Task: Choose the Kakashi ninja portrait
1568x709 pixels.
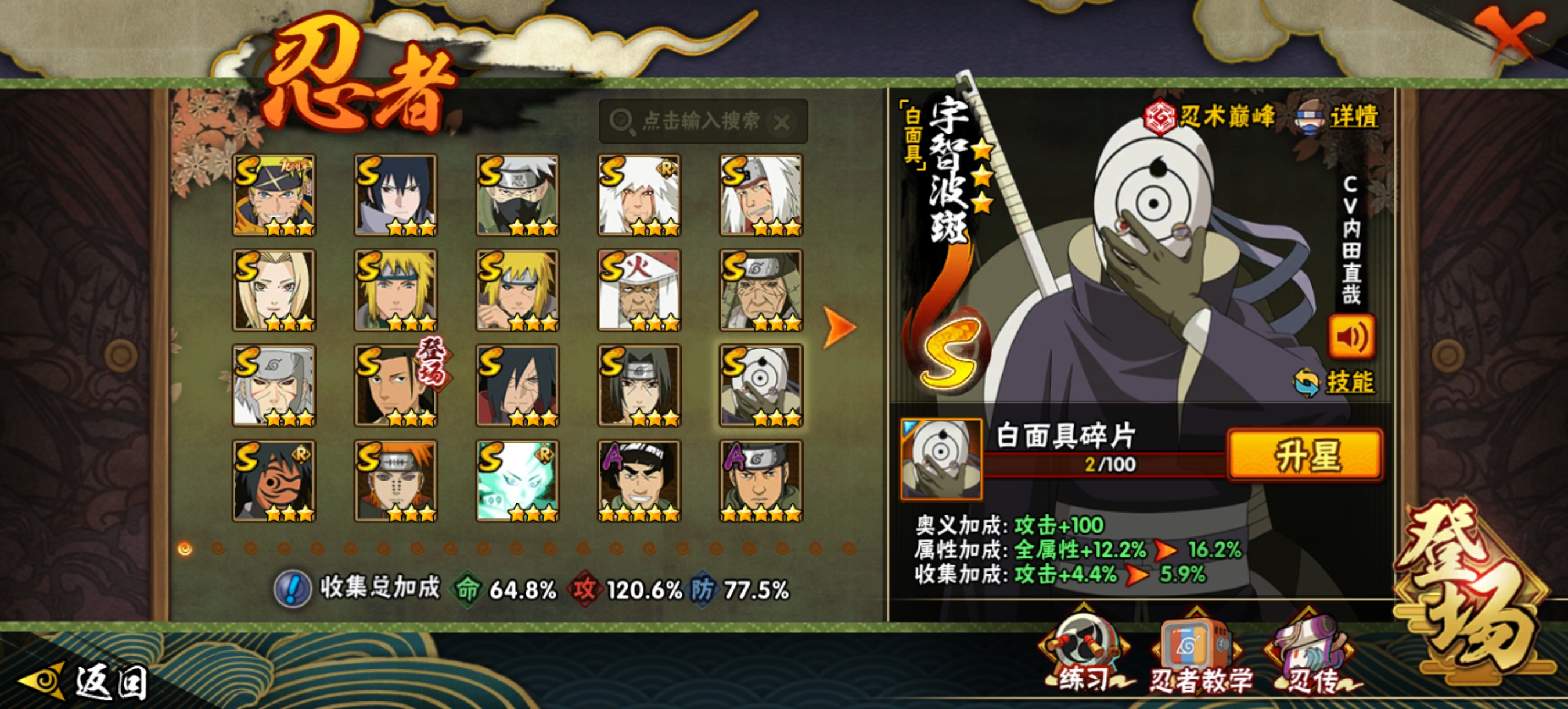Action: pyautogui.click(x=517, y=195)
